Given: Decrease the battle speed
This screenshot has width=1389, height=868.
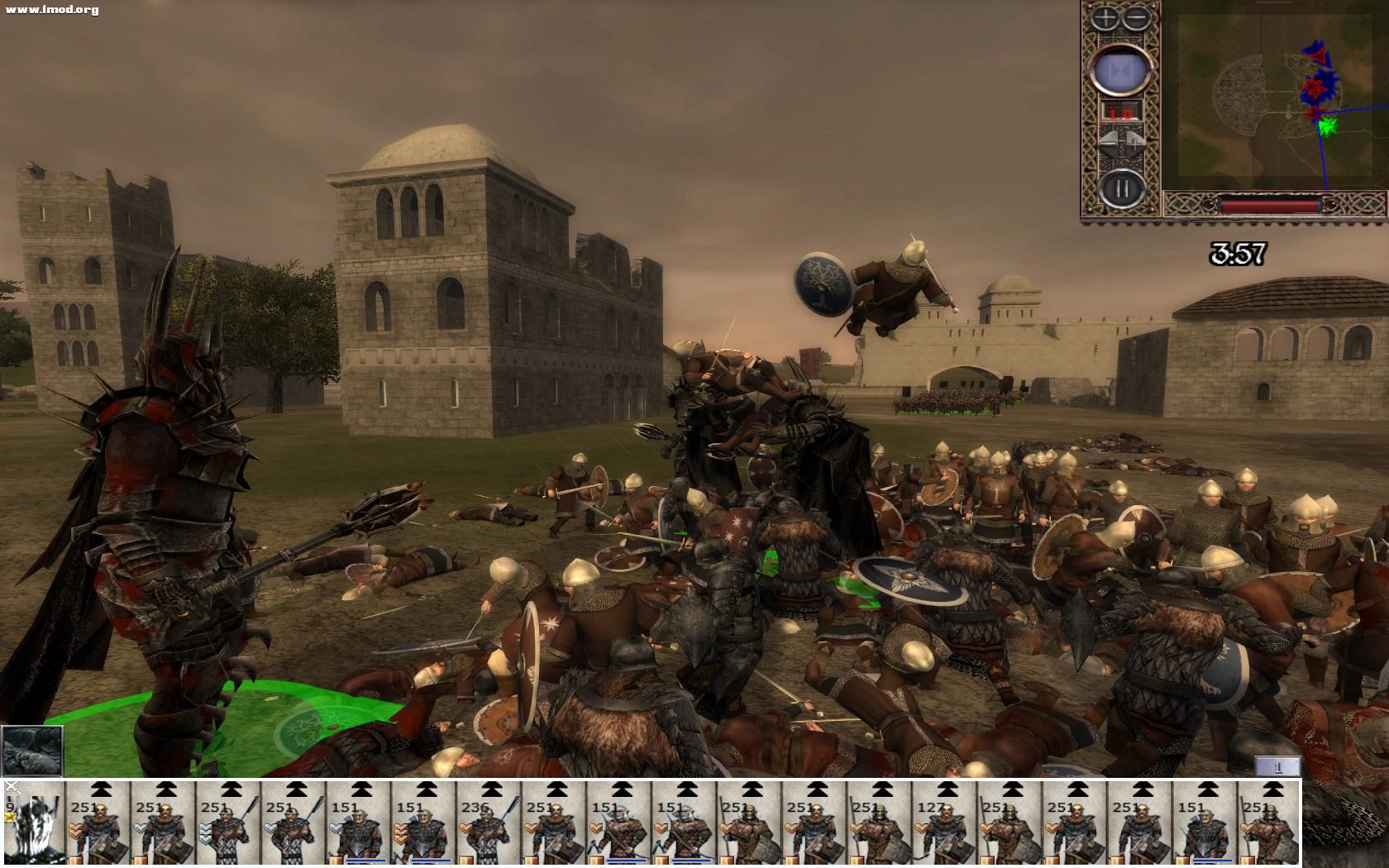Looking at the screenshot, I should (1108, 141).
